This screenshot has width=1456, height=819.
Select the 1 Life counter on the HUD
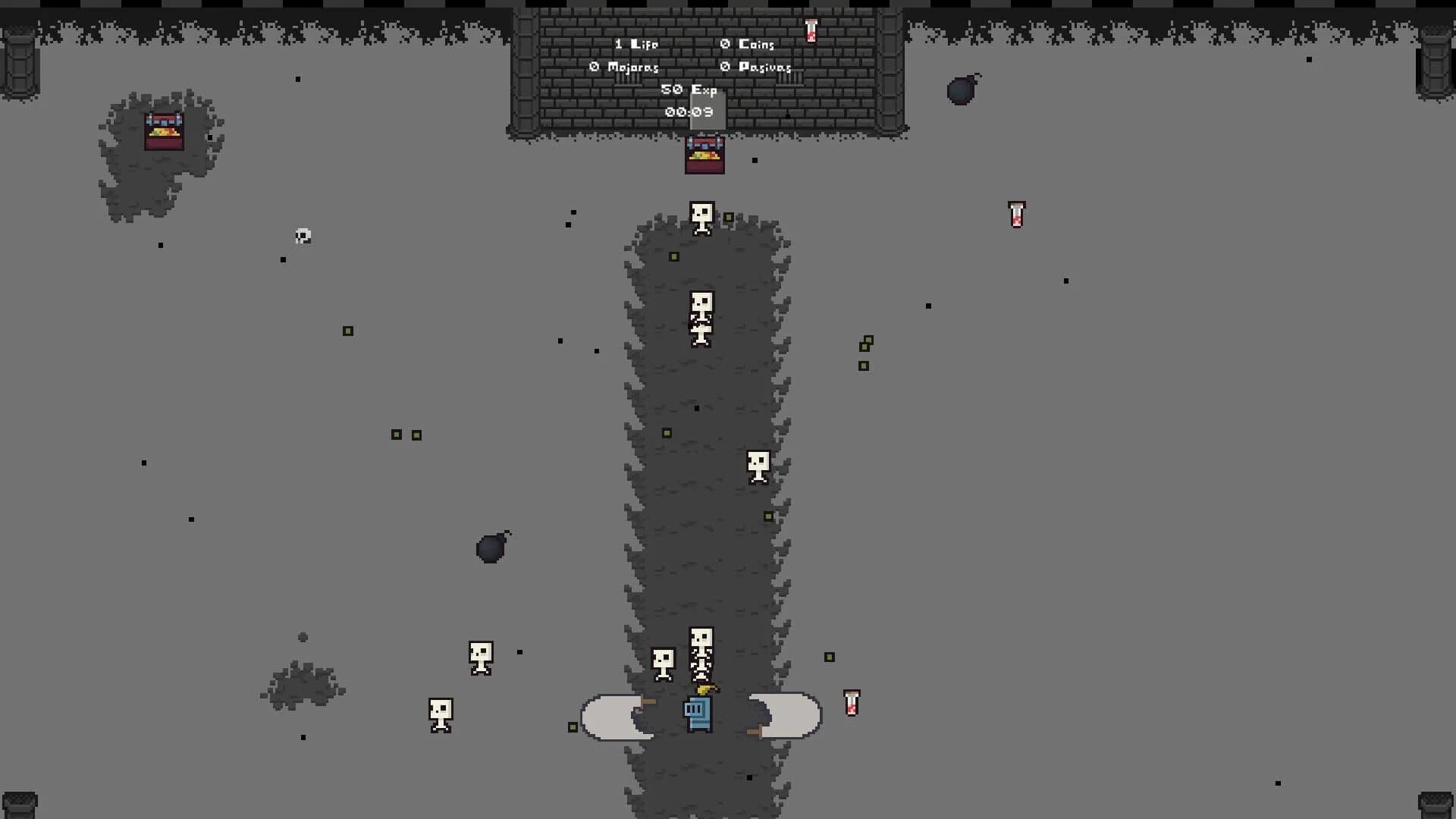635,44
